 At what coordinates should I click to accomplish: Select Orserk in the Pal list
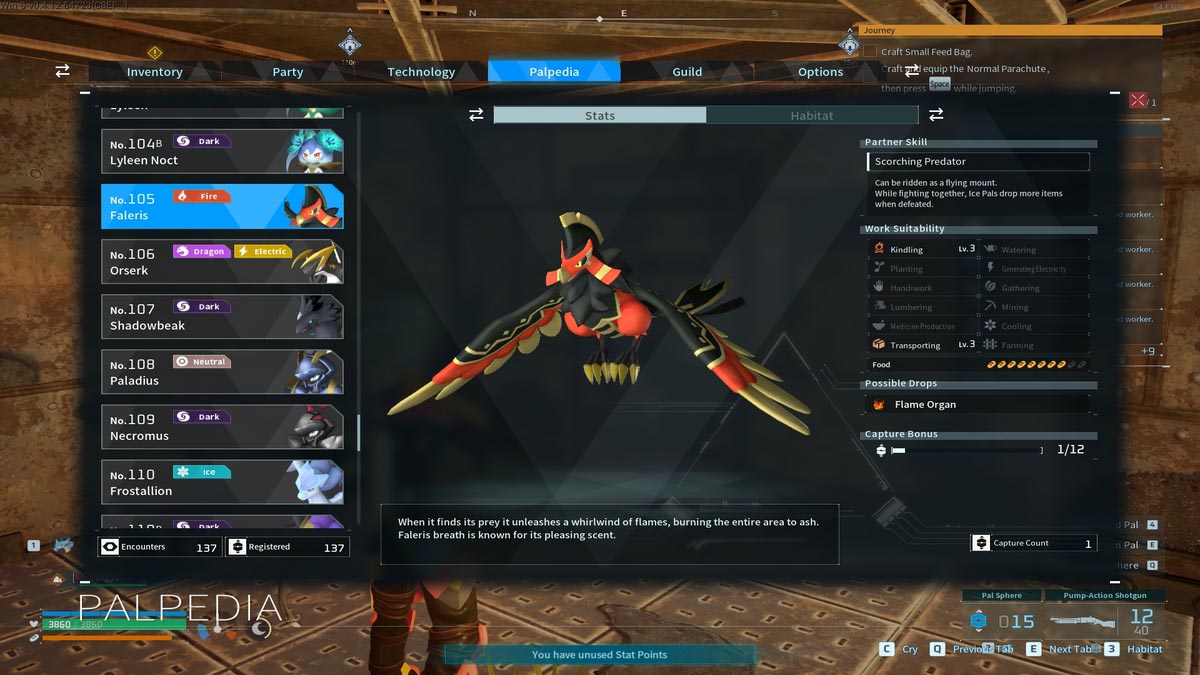click(x=222, y=261)
